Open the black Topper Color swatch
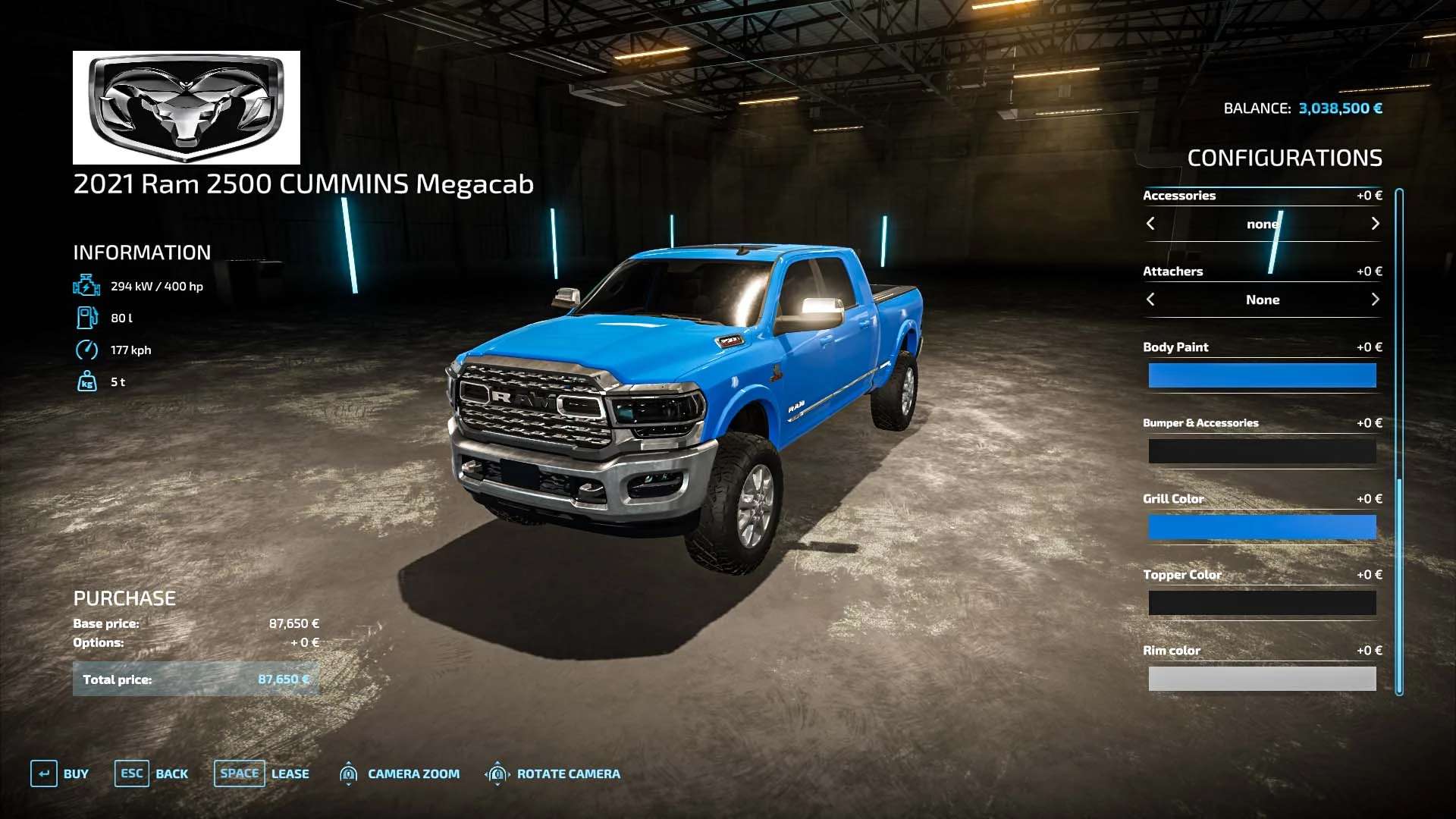The height and width of the screenshot is (819, 1456). (1262, 603)
